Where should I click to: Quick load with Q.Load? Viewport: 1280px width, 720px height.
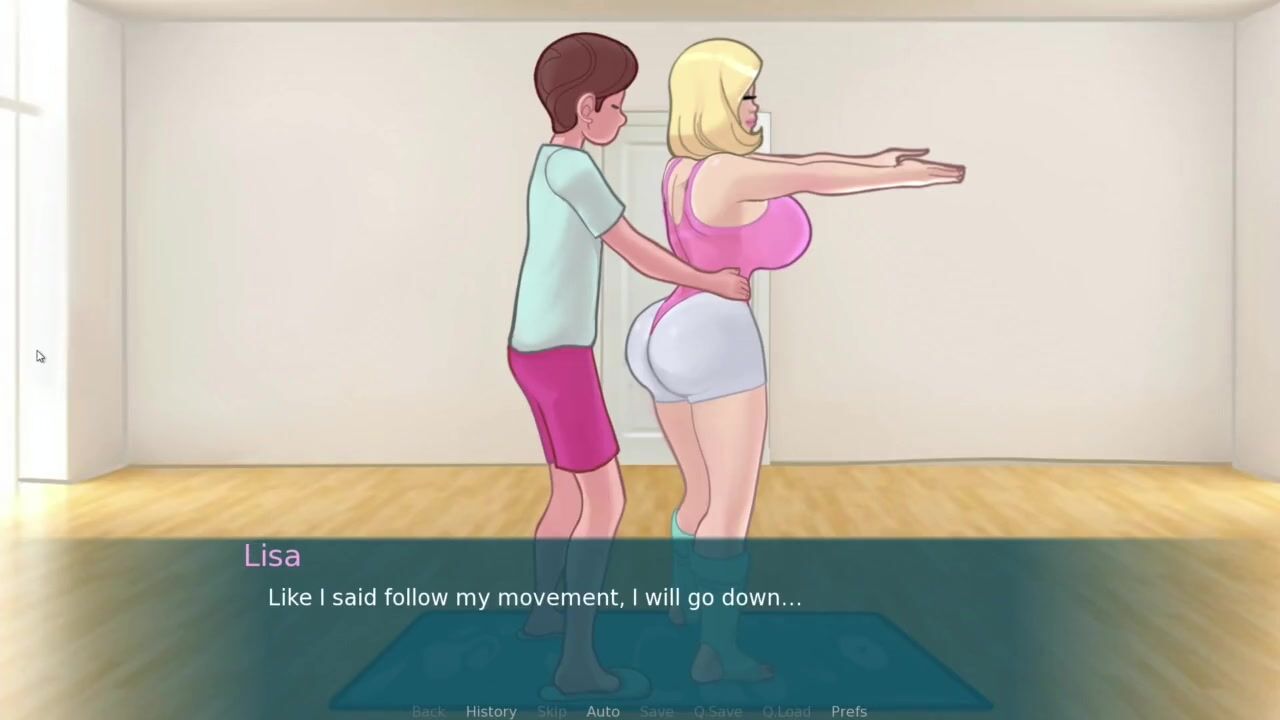point(786,711)
